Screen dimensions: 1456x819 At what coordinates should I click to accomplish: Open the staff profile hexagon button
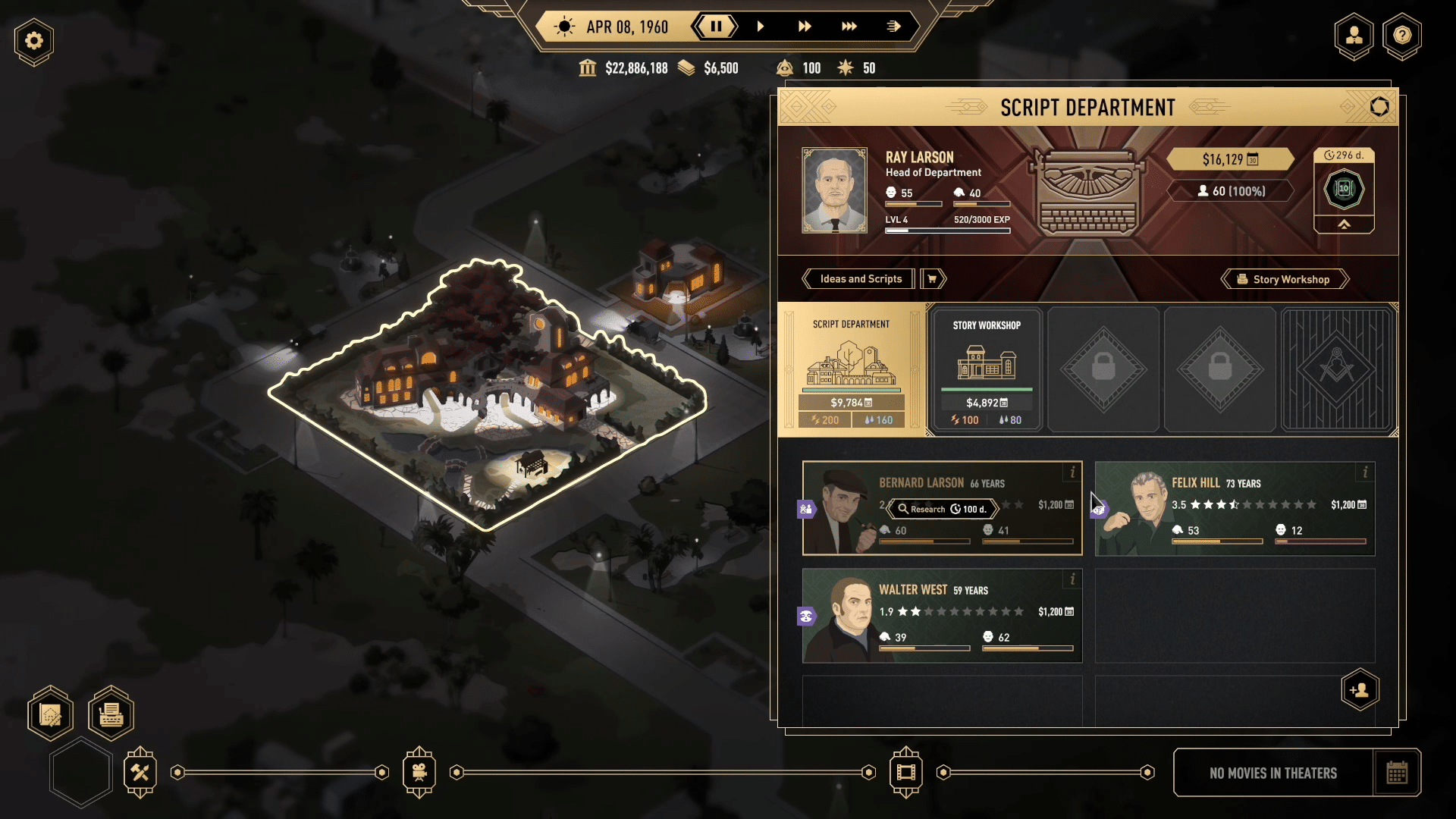[1354, 36]
